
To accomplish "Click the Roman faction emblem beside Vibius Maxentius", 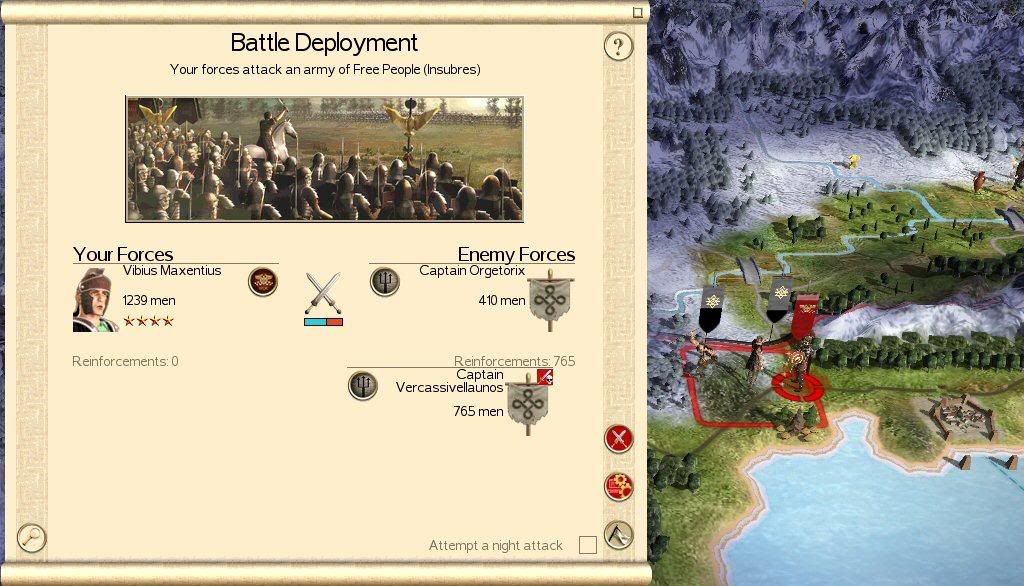I will click(x=262, y=282).
